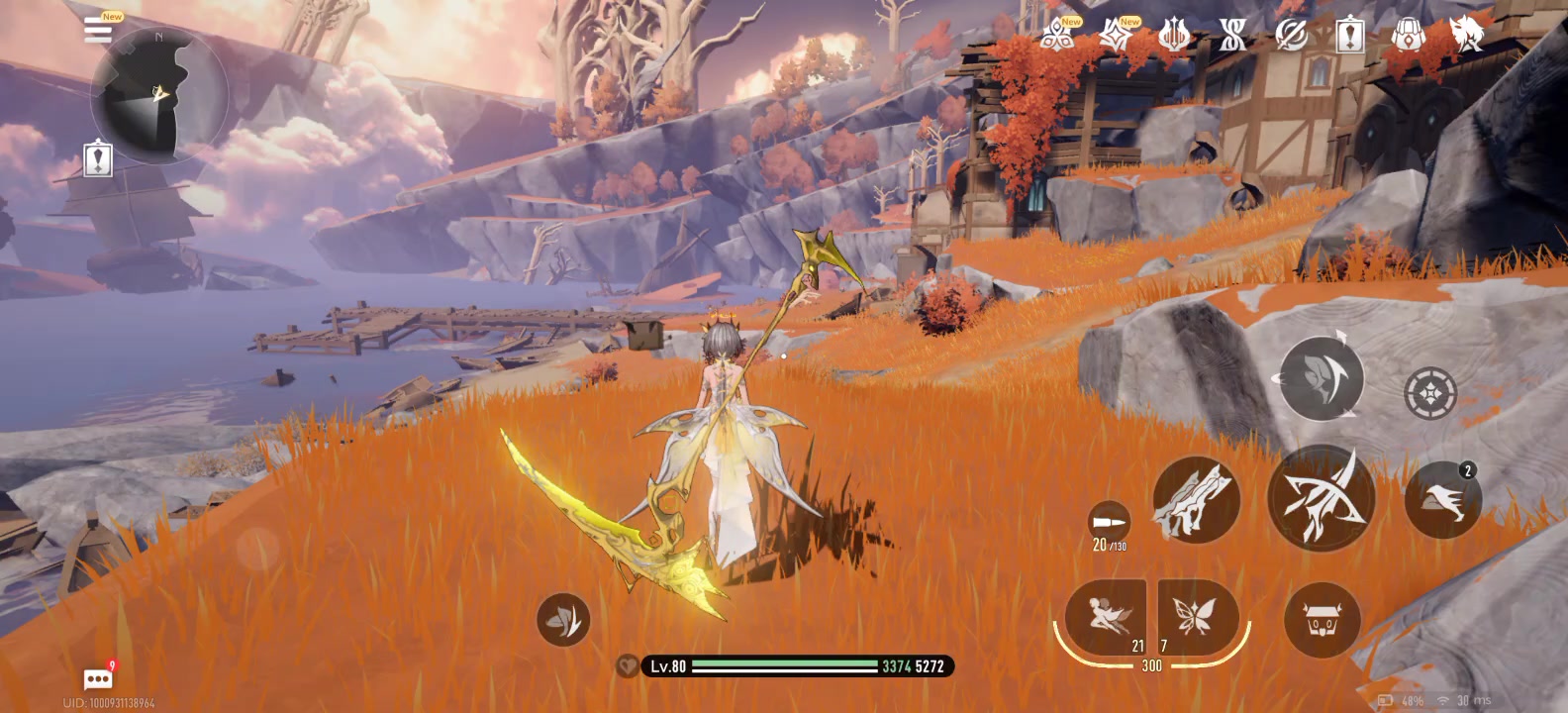Activate the fairy summon skill
This screenshot has height=713, width=1568.
(1106, 617)
